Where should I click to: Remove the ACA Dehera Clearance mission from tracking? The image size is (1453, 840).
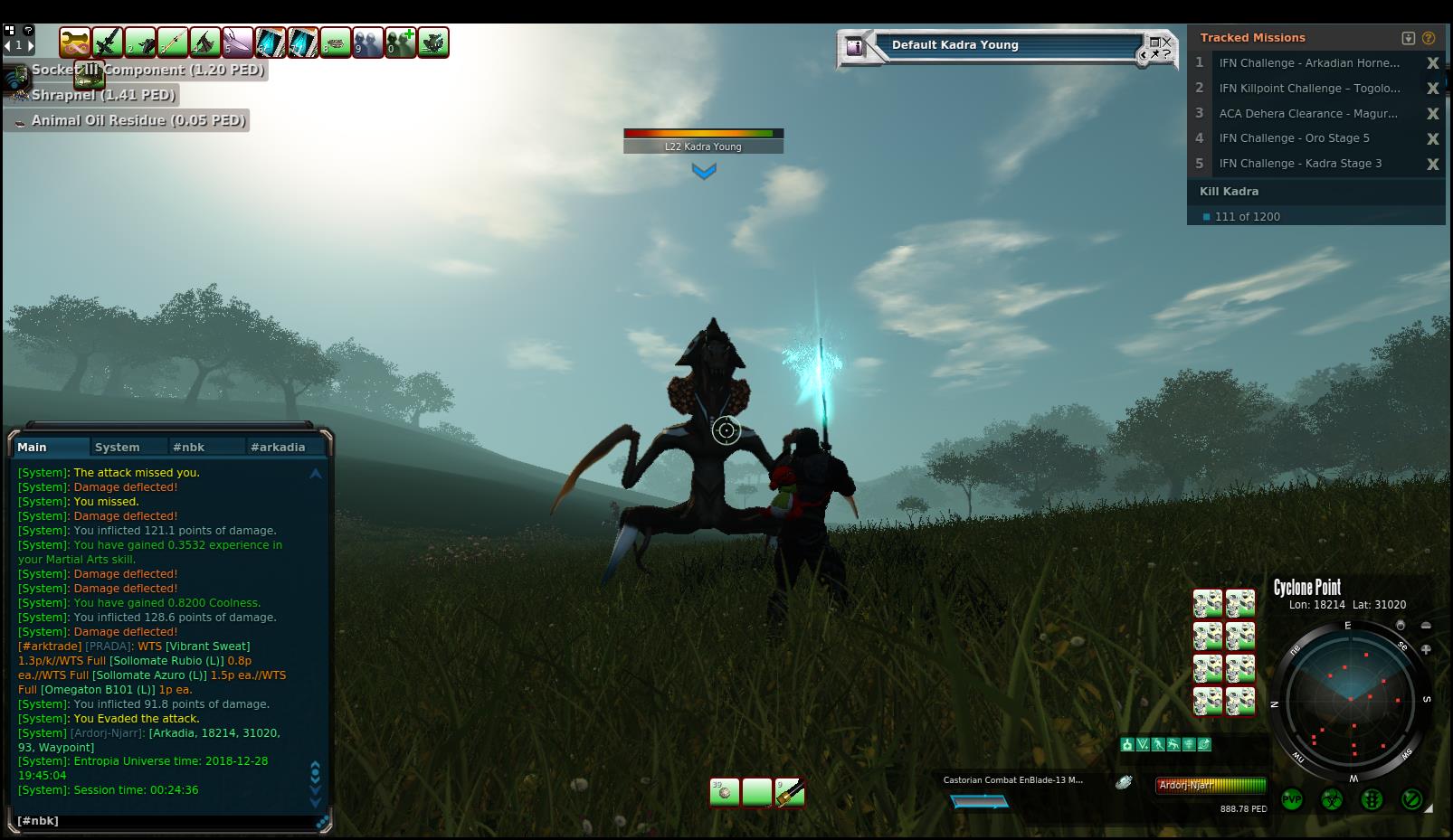click(1432, 113)
